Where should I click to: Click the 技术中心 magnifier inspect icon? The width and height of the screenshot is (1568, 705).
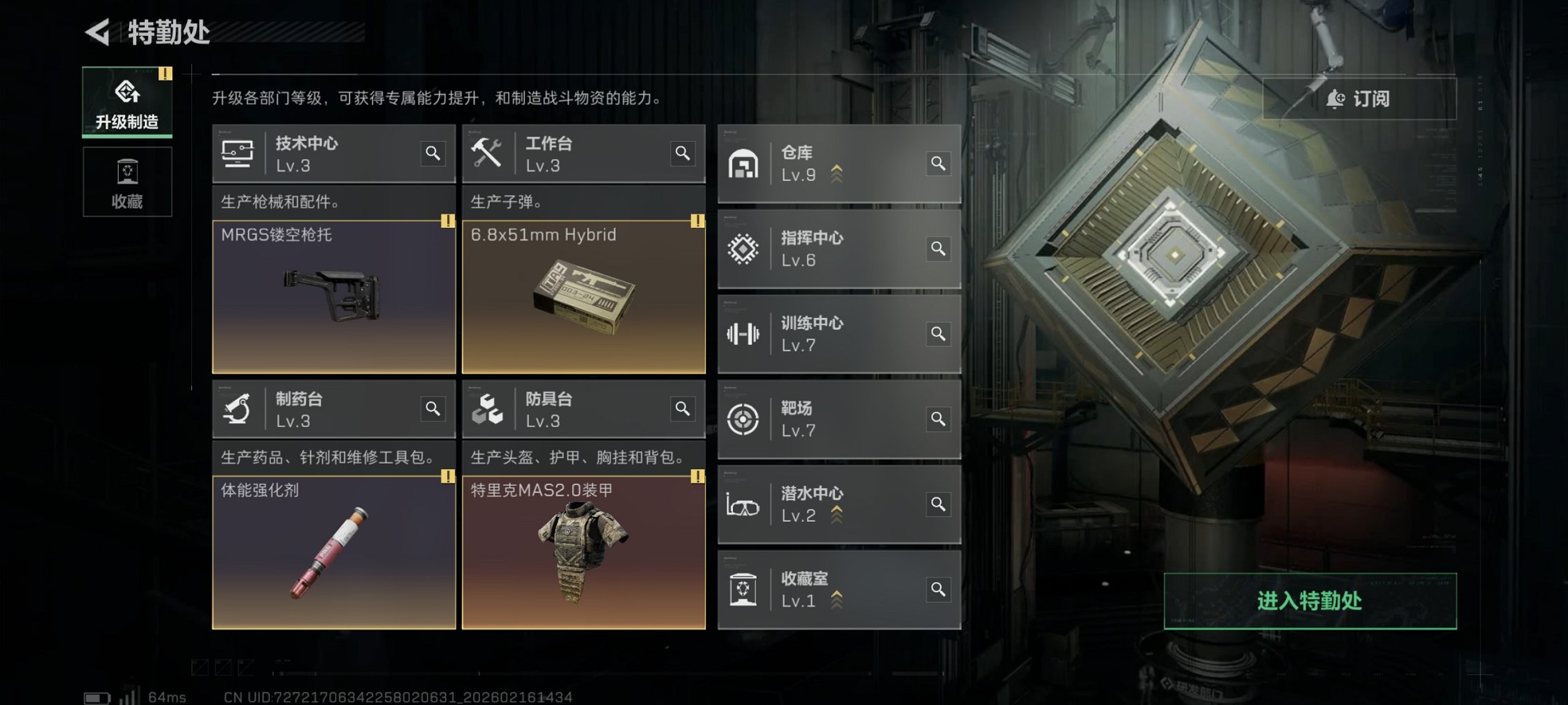tap(434, 155)
